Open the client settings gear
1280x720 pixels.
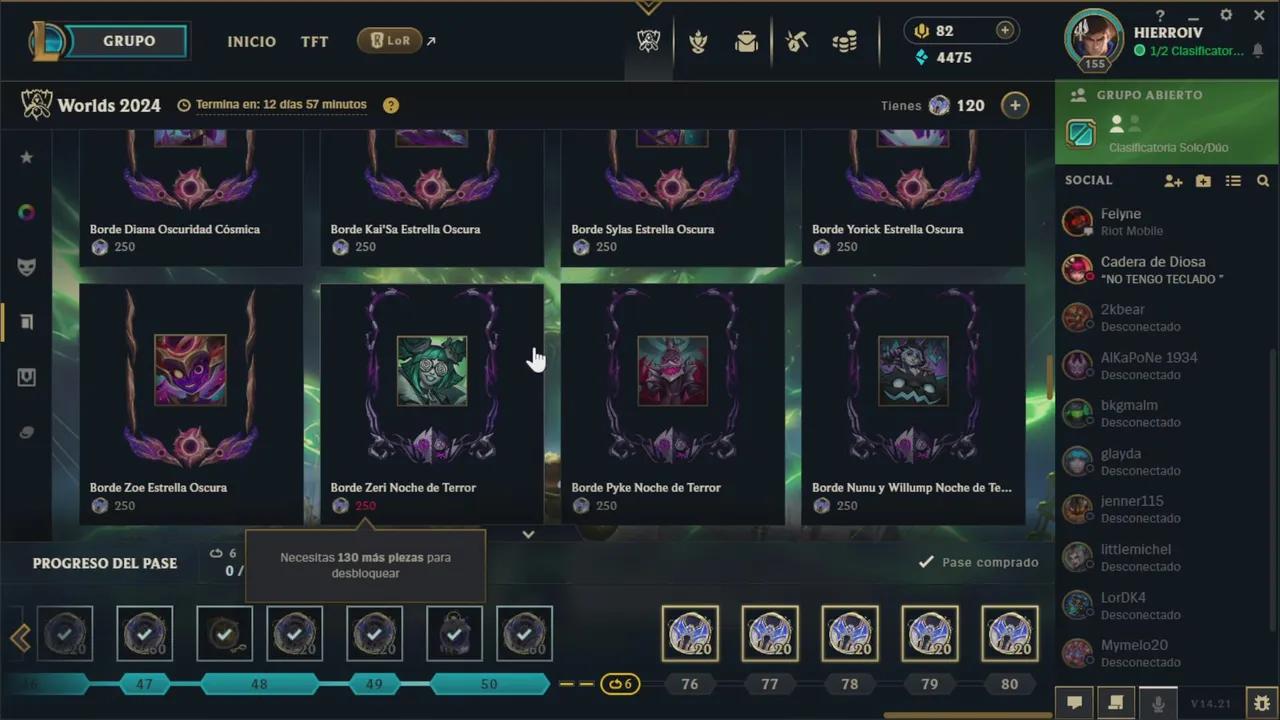point(1226,16)
